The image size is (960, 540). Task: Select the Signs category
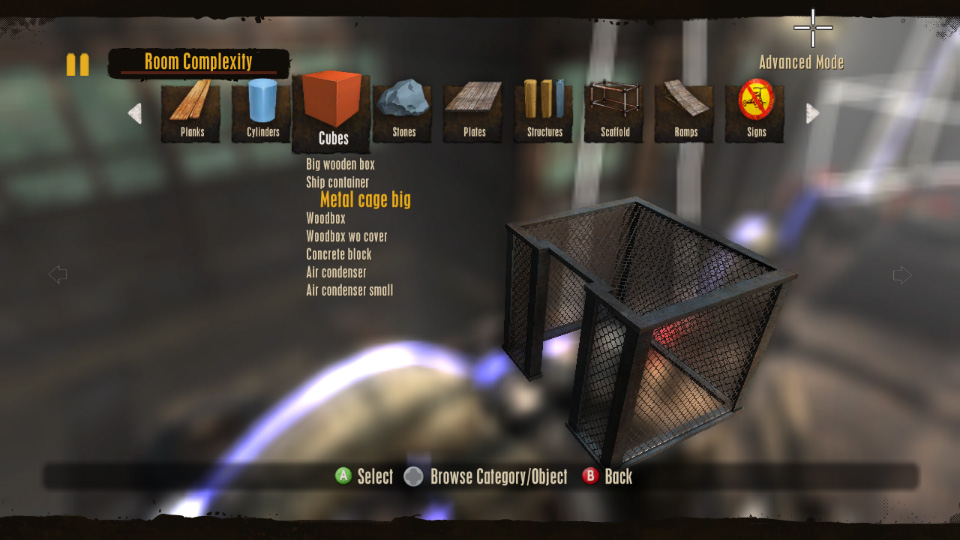point(756,110)
